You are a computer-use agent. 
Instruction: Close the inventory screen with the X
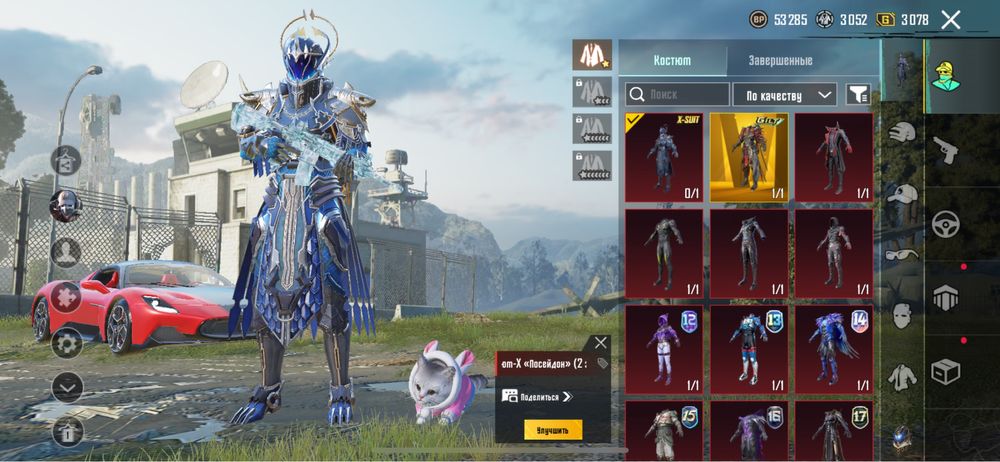click(x=951, y=19)
